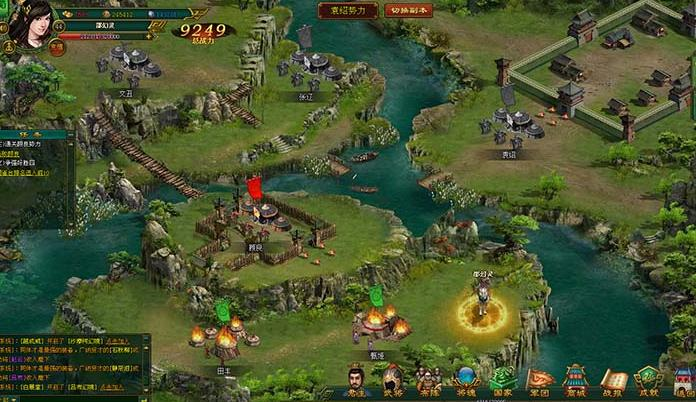Open the 战报 battle report scroll

612,381
